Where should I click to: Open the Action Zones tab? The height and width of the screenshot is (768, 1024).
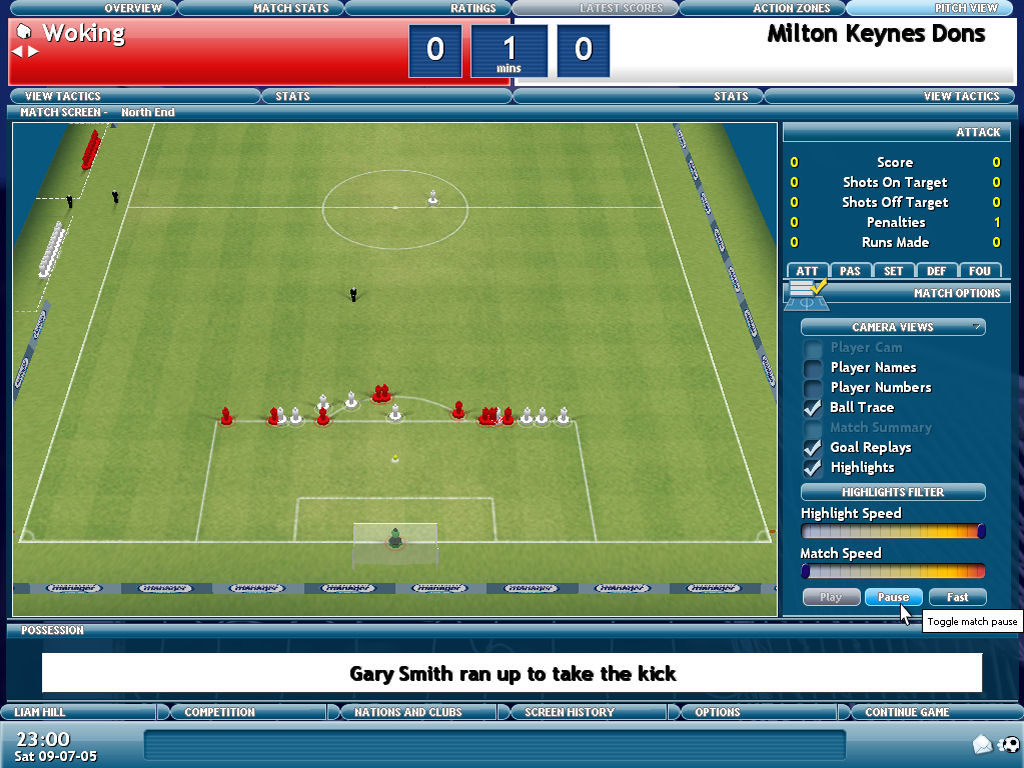[791, 8]
